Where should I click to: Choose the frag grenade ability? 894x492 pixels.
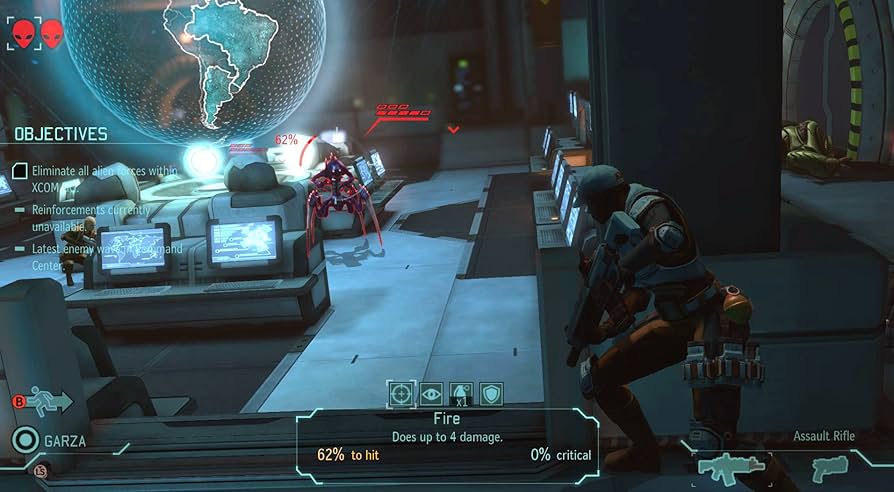462,394
